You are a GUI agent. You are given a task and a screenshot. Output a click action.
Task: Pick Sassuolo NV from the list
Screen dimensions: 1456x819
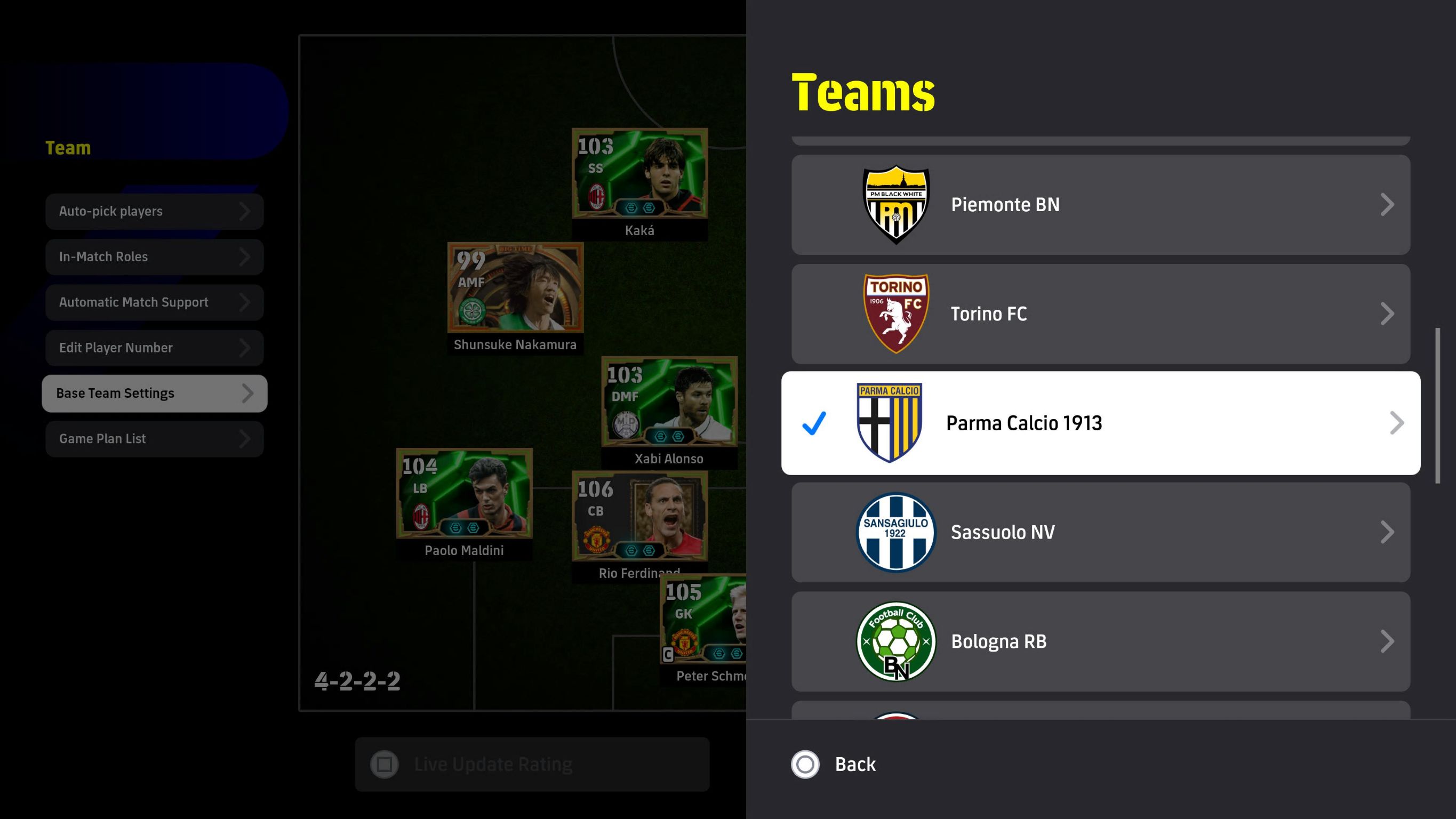click(x=1100, y=532)
